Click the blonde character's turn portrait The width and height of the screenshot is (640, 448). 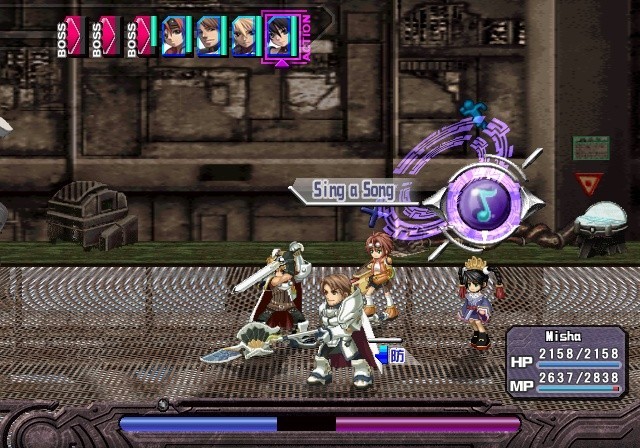coord(244,37)
